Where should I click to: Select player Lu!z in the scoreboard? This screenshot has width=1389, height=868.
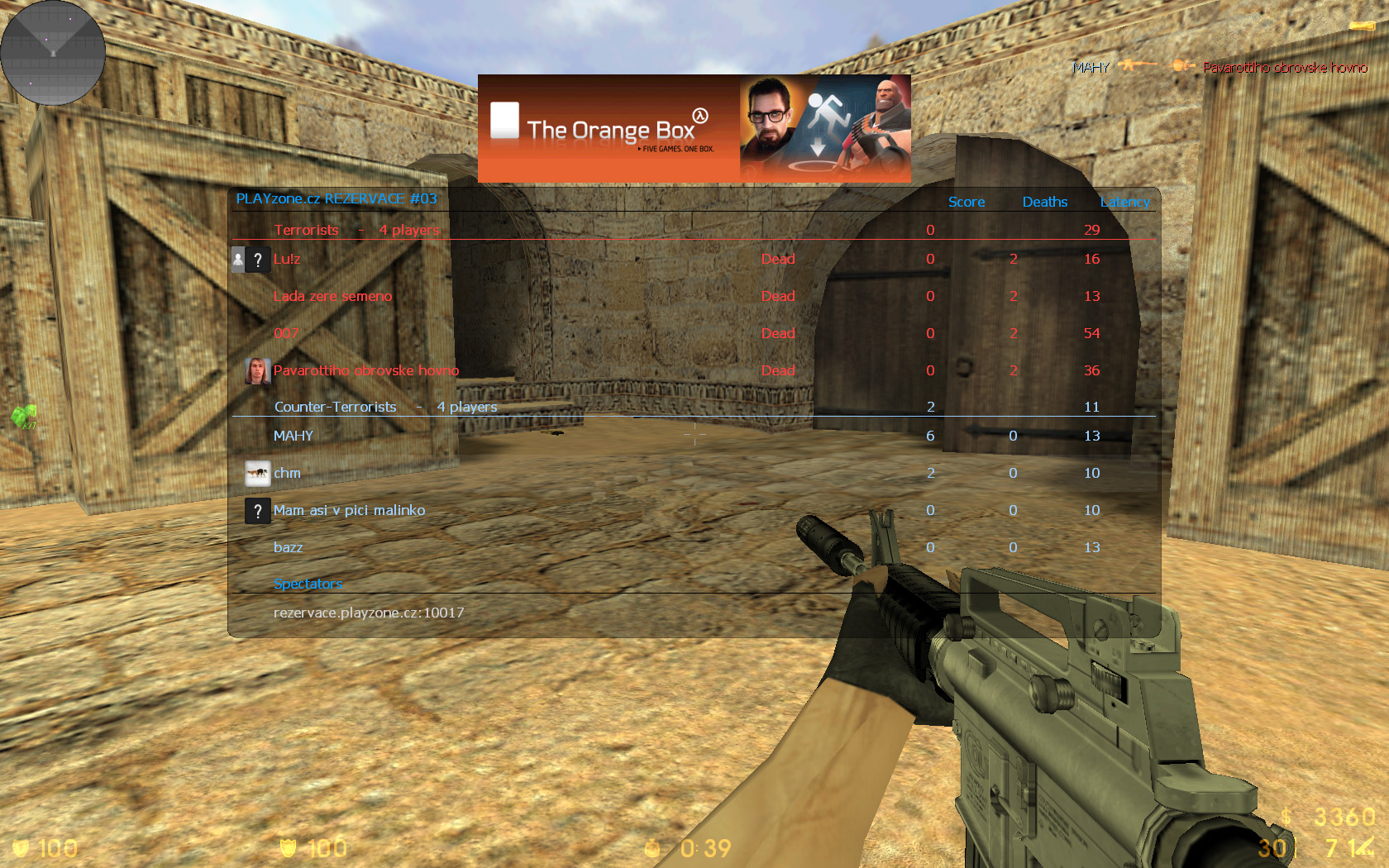(x=287, y=259)
